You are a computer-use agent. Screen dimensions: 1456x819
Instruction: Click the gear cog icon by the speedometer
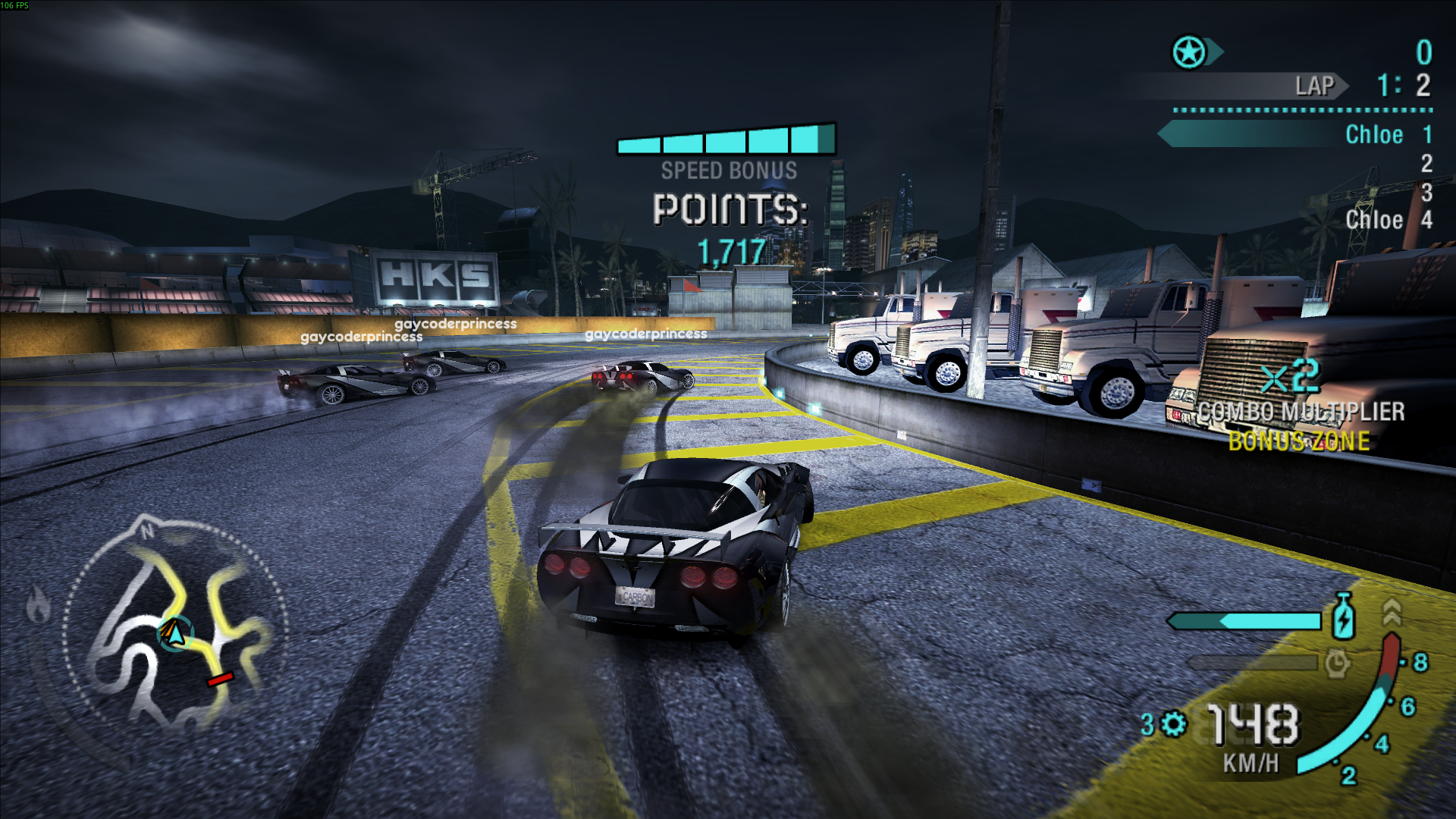1174,723
